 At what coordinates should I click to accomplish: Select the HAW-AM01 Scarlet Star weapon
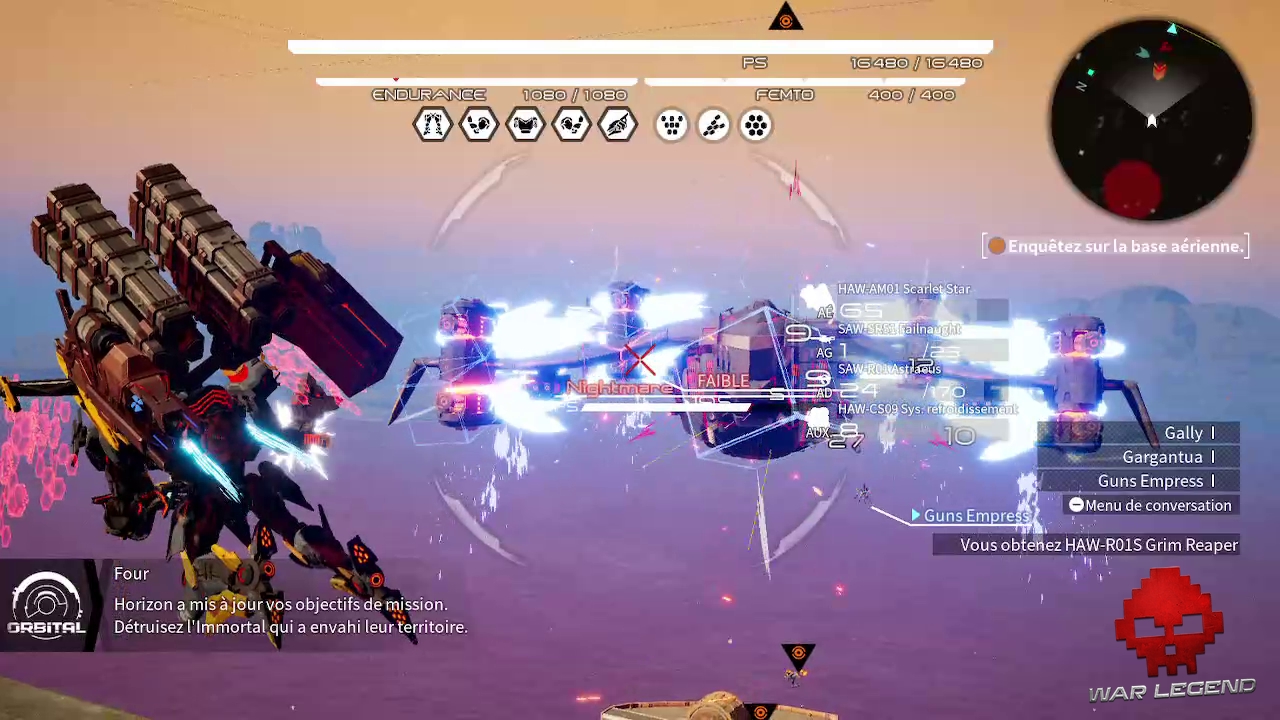pyautogui.click(x=904, y=289)
